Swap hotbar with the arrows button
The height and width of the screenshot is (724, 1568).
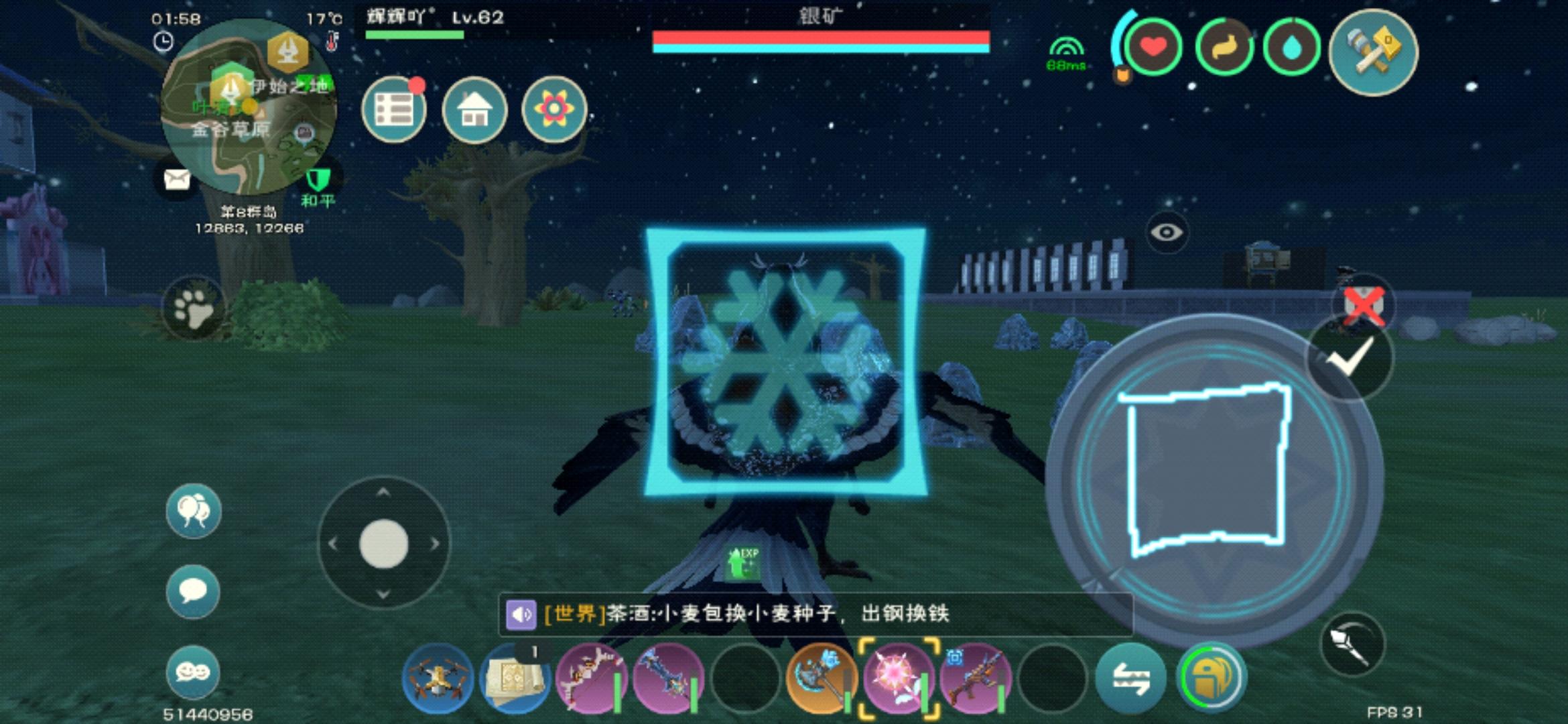pos(1131,678)
